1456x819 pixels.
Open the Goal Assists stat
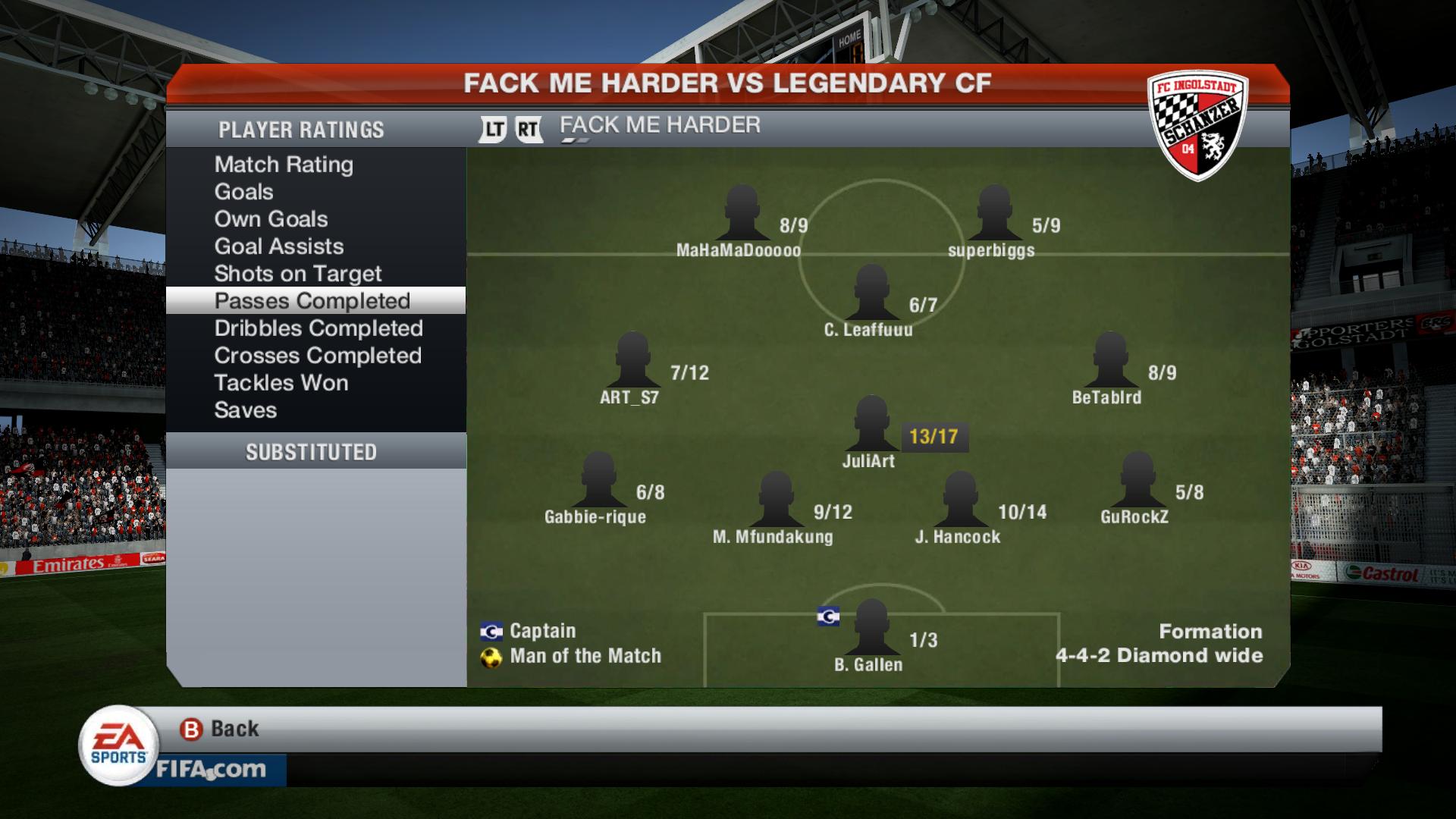[x=278, y=246]
